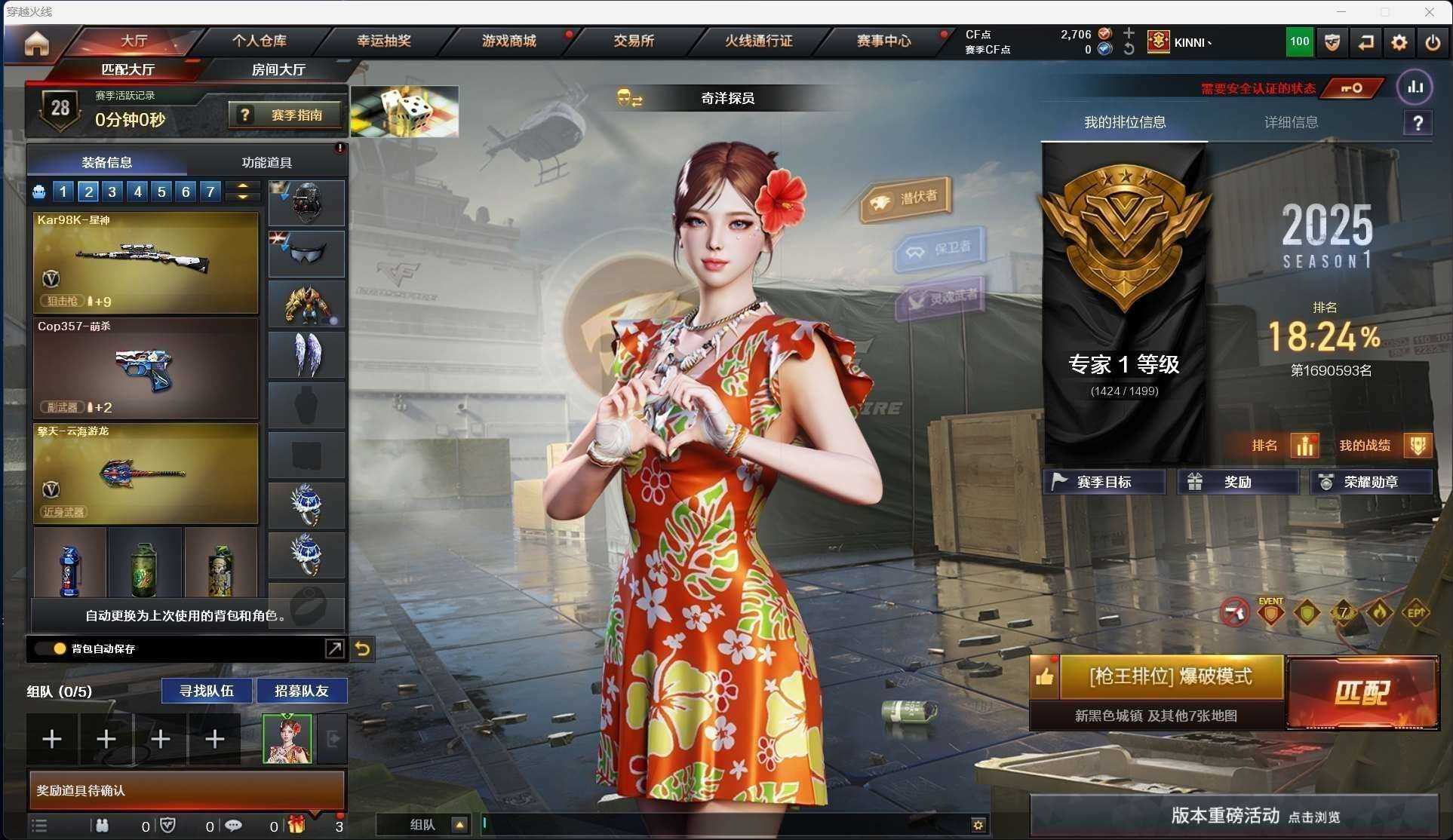
Task: Browse the 版本重磅活动 banner
Action: coord(1234,816)
